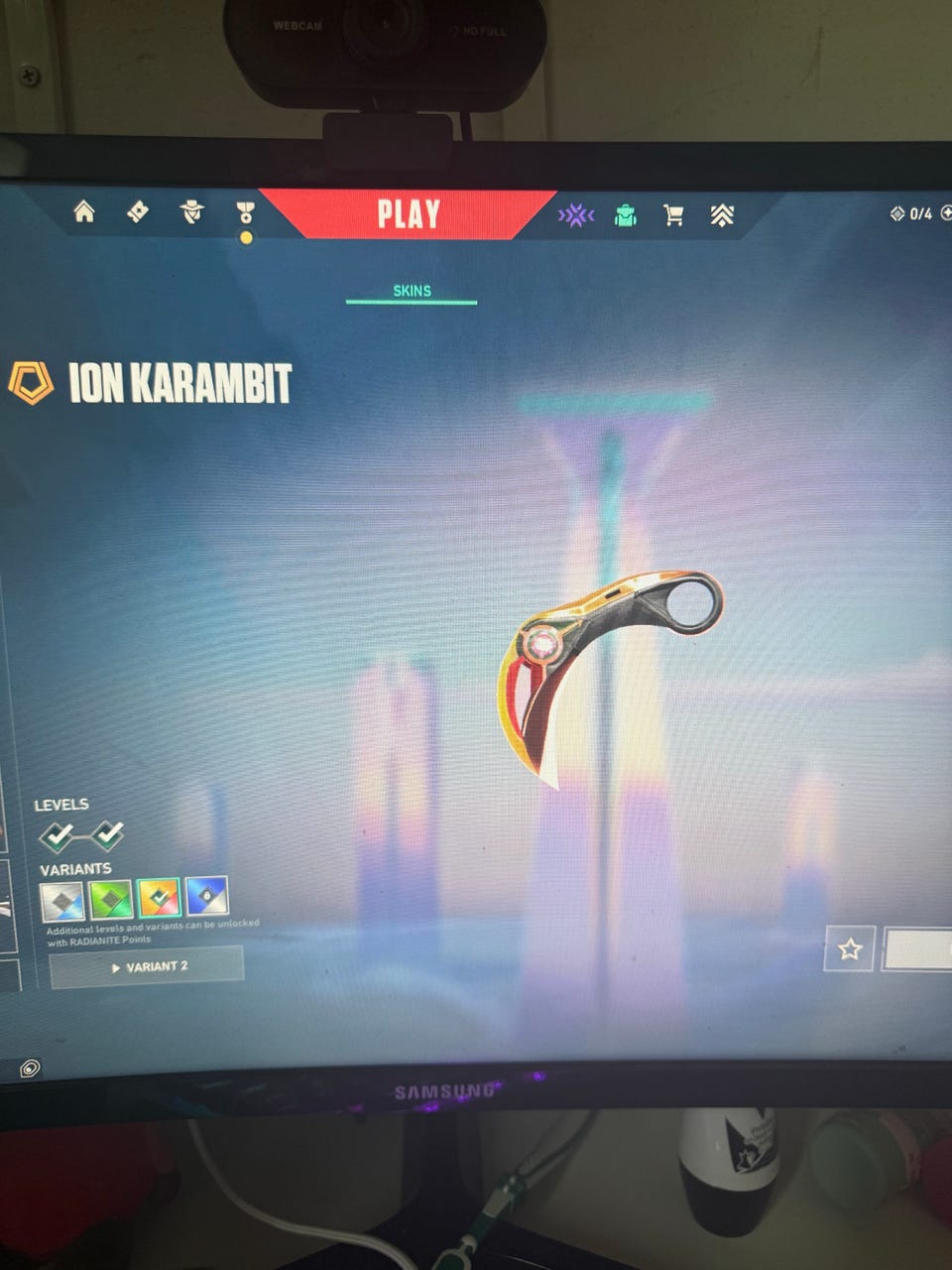Viewport: 952px width, 1270px height.
Task: Open the triple-chevron rank icon
Action: pyautogui.click(x=722, y=215)
